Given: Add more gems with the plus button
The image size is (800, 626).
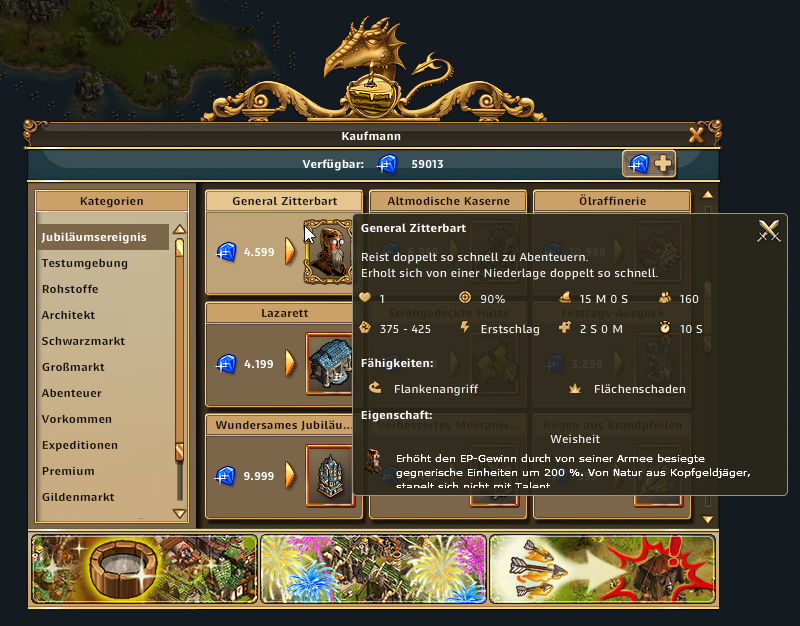Looking at the screenshot, I should [x=663, y=164].
